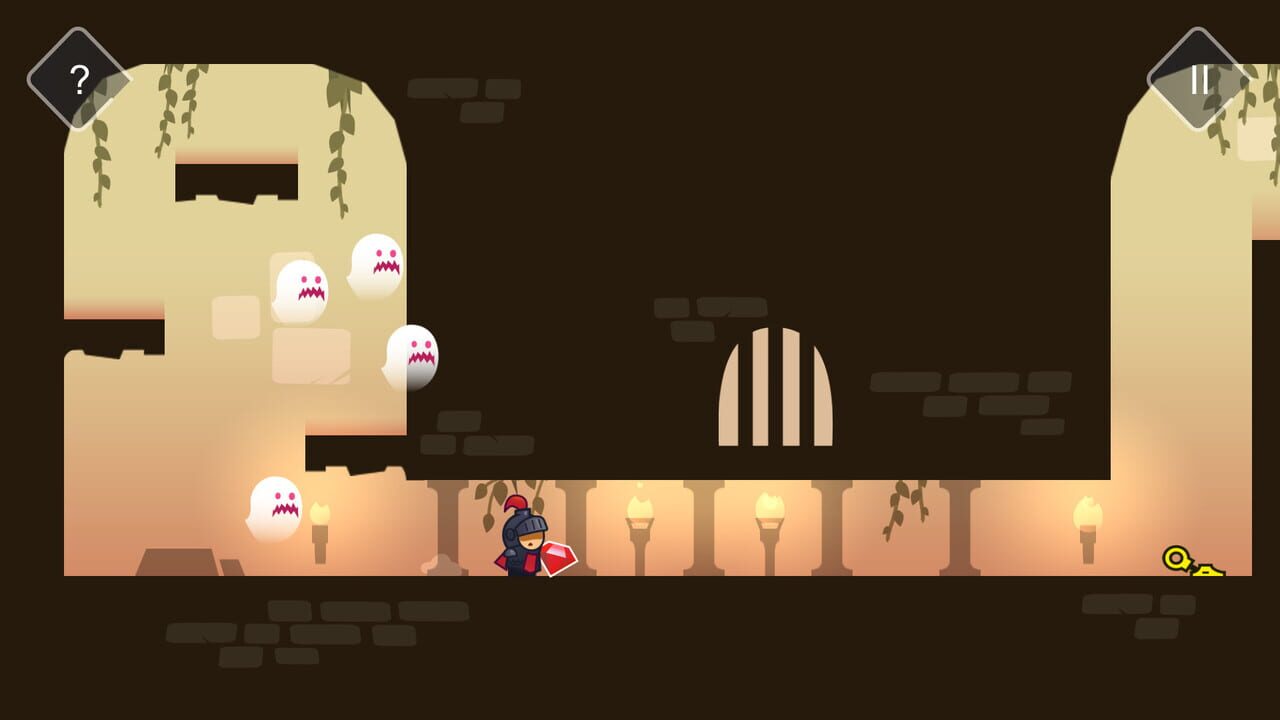Viewport: 1280px width, 720px height.
Task: Click the ghost floating near the left torch
Action: coord(278,508)
